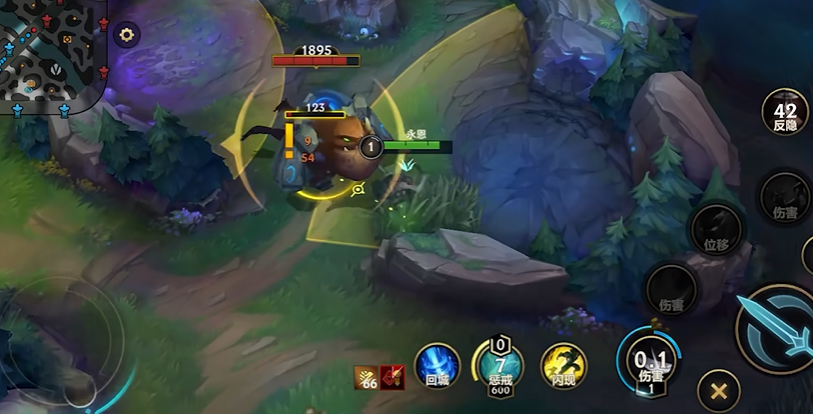The width and height of the screenshot is (813, 414).
Task: Tap the 伤害 ability showing 0.1 cooldown
Action: pos(651,360)
